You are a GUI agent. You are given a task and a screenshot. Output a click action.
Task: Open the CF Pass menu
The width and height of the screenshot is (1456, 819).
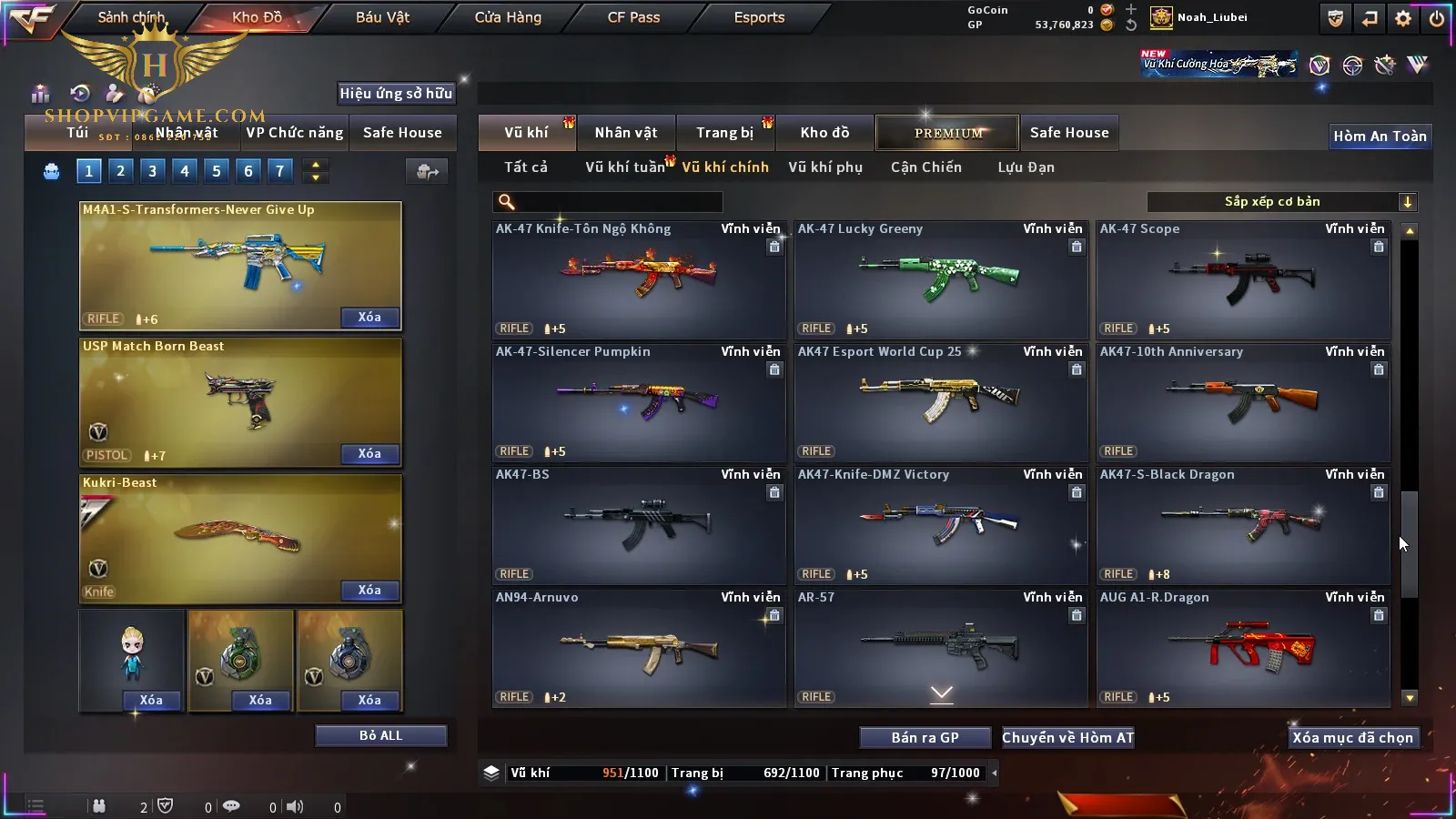coord(633,17)
